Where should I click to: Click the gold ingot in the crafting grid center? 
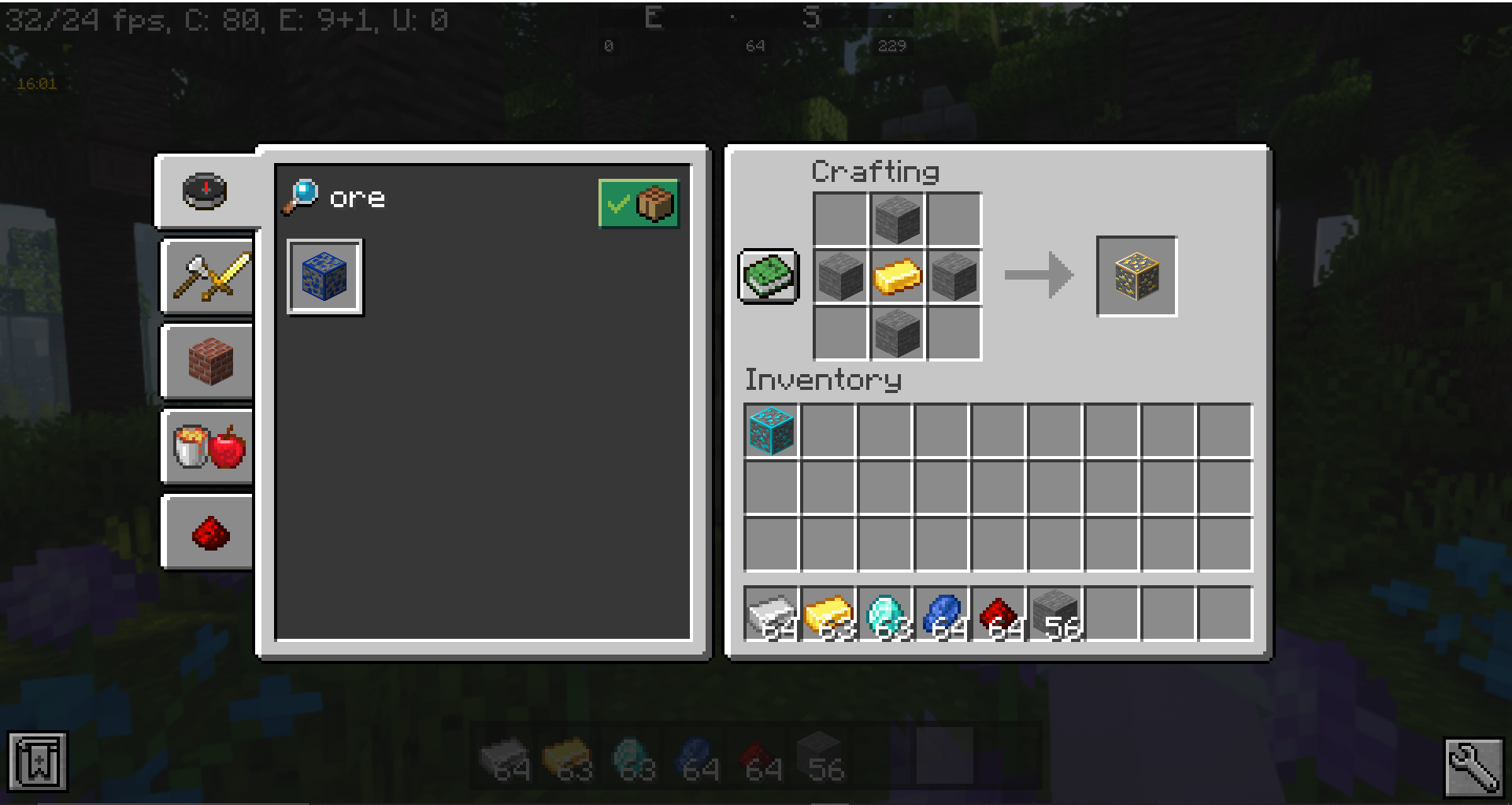click(x=897, y=276)
